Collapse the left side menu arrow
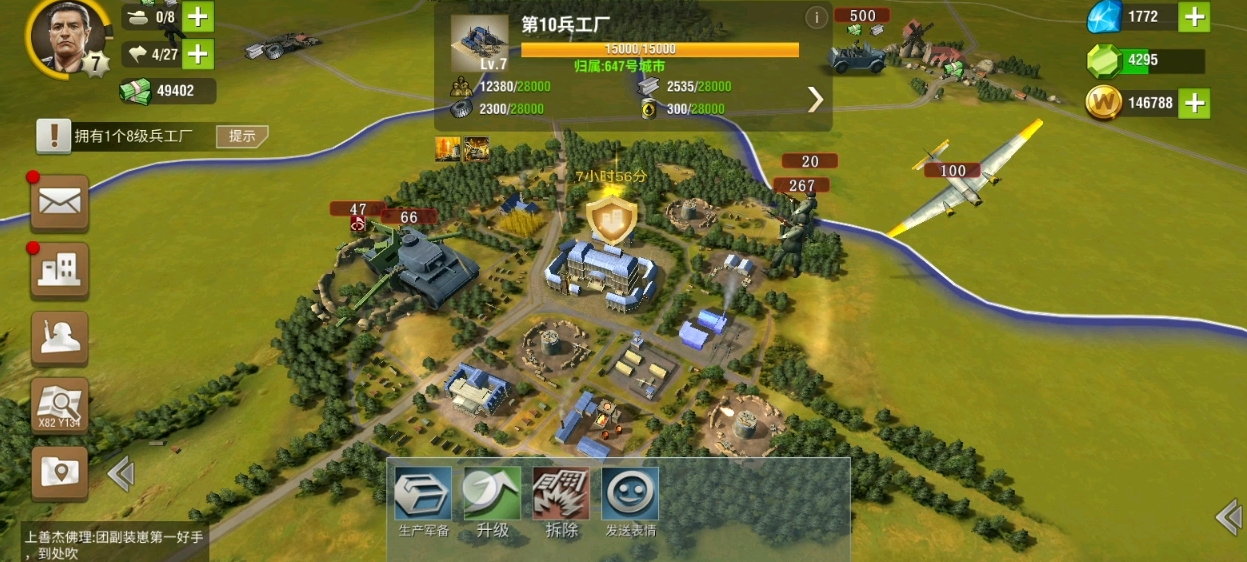Image resolution: width=1247 pixels, height=562 pixels. 121,473
